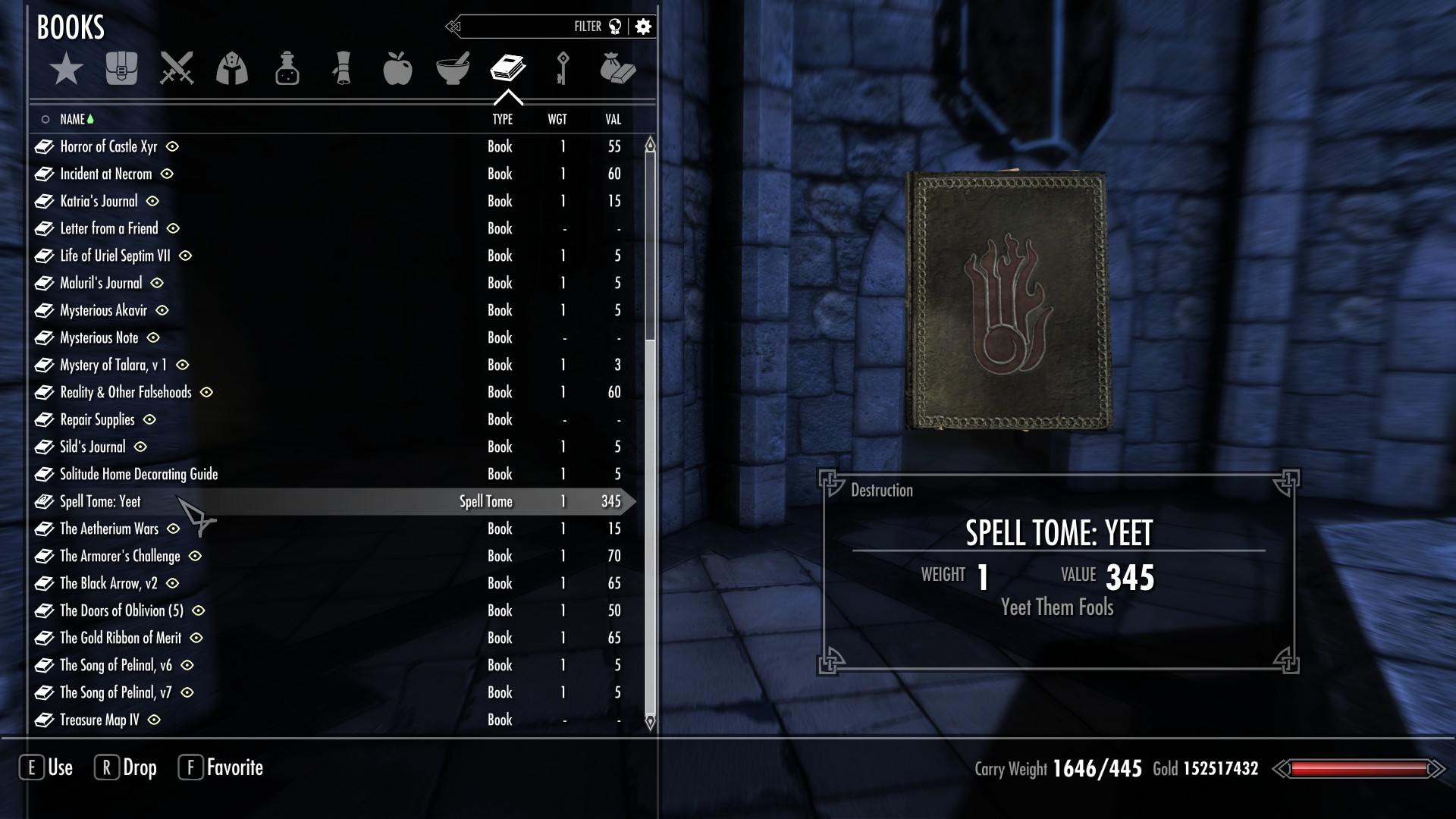
Task: Show ingredients mortar and pestle tab
Action: click(453, 69)
